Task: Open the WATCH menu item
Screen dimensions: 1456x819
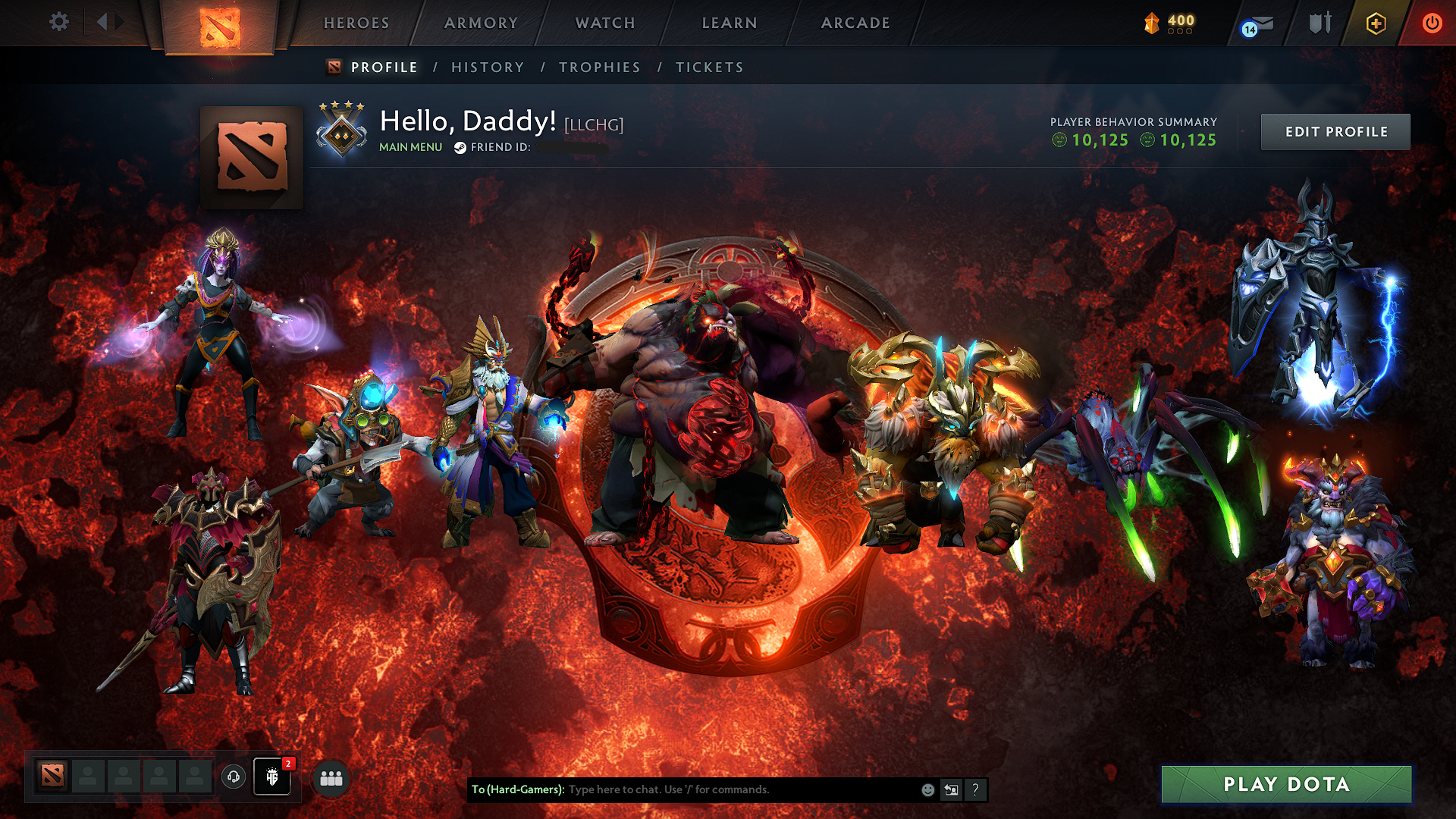Action: (604, 23)
